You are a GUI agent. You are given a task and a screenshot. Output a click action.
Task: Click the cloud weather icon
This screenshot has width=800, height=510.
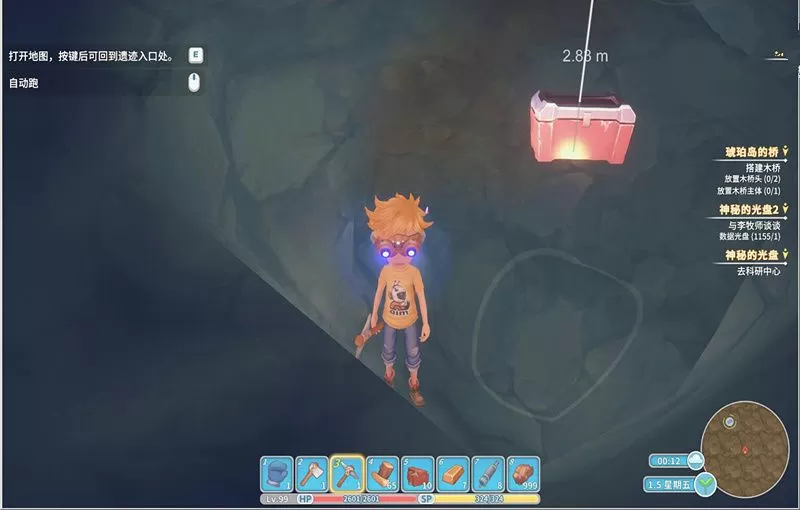[695, 460]
